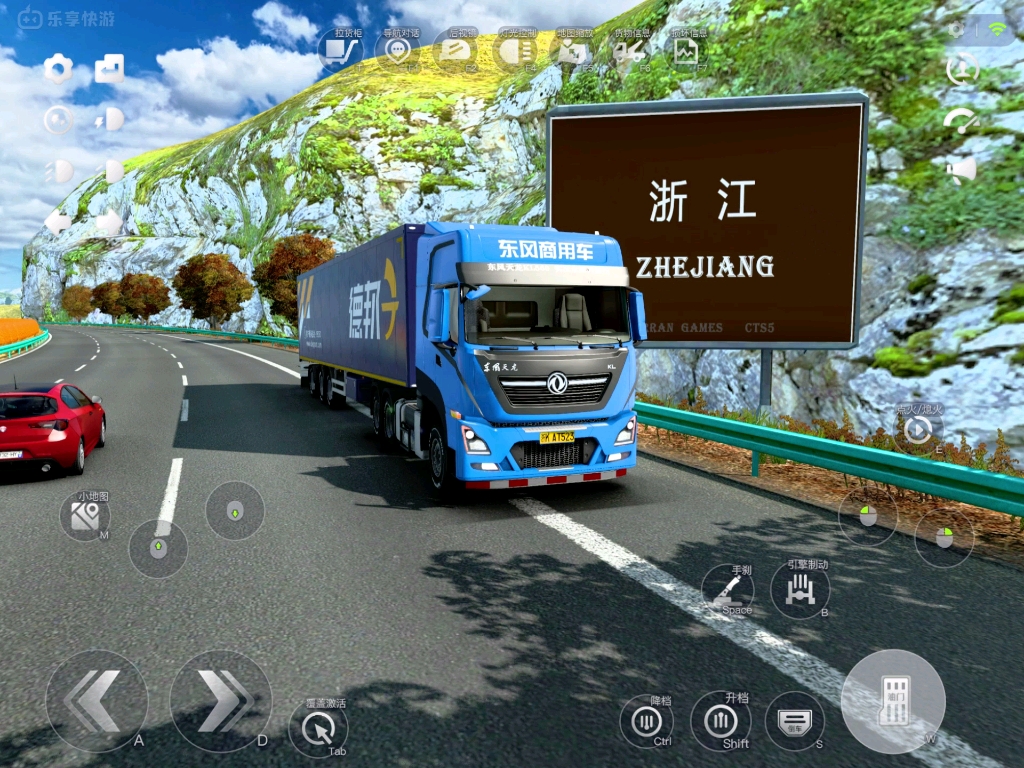Toggle the 后视镜 rearview mirror
Image resolution: width=1024 pixels, height=768 pixels.
457,51
